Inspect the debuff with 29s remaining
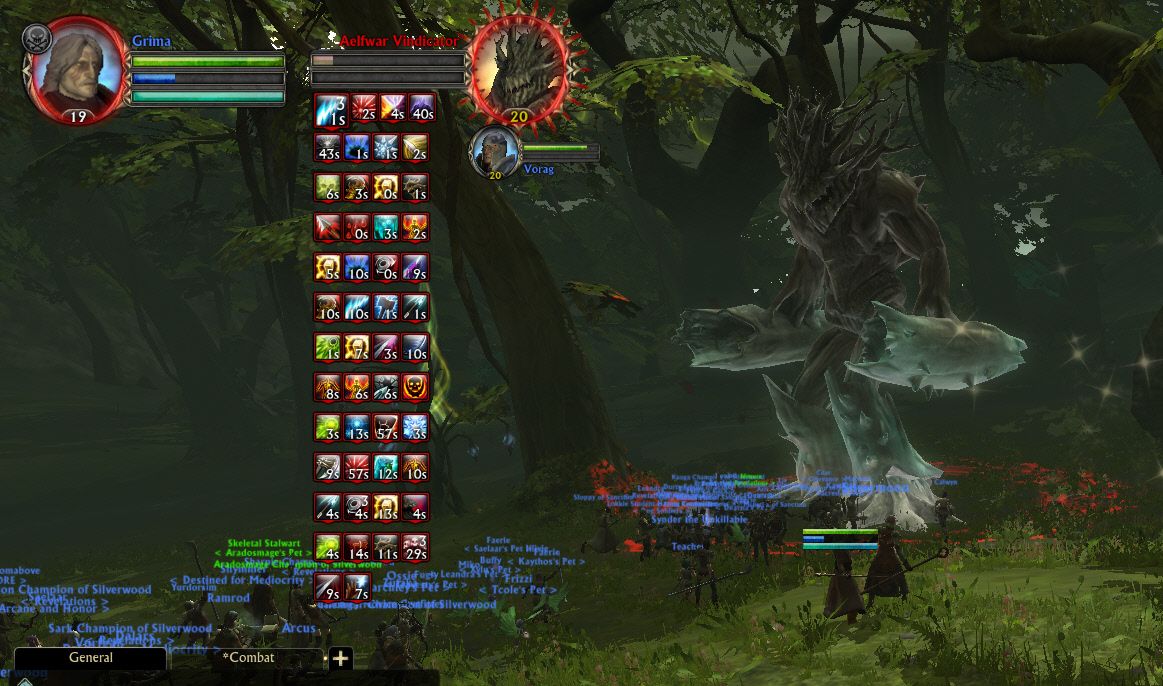Screen dimensions: 1163x686 tap(417, 547)
